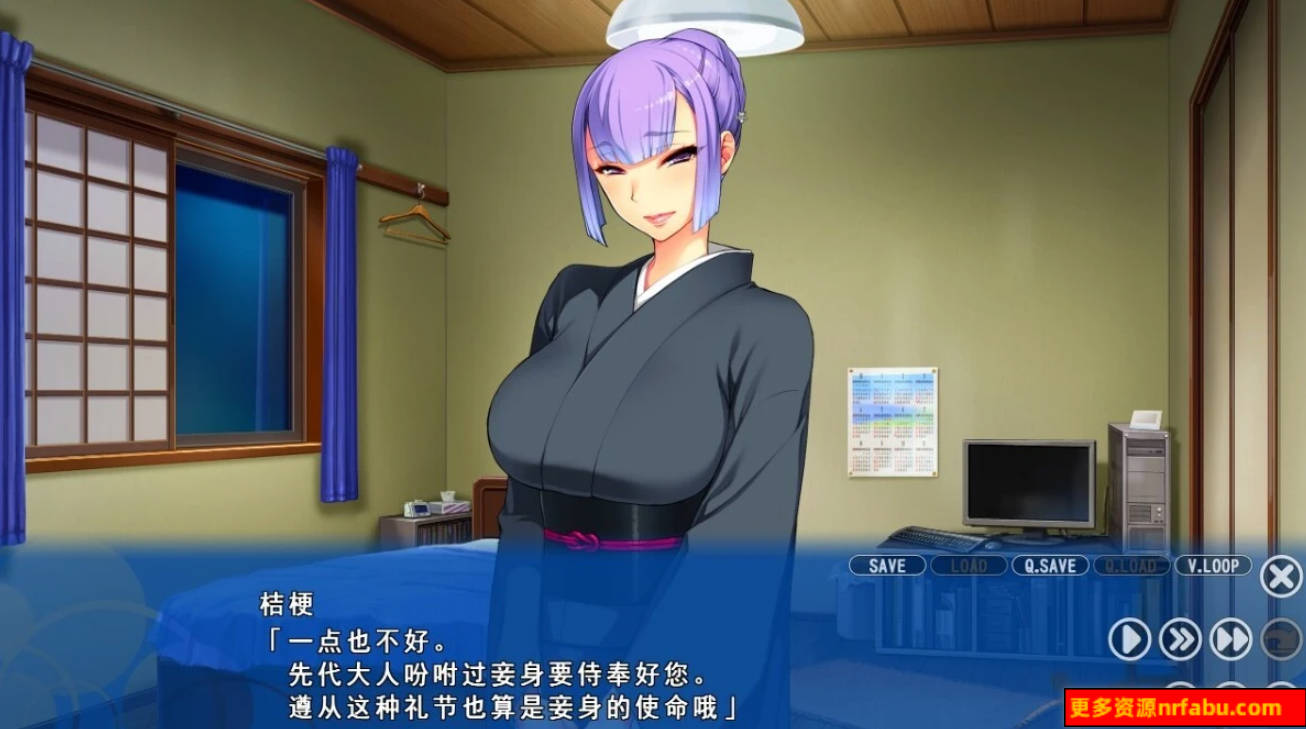This screenshot has width=1306, height=729.
Task: Click the disabled LOAD button
Action: 967,566
